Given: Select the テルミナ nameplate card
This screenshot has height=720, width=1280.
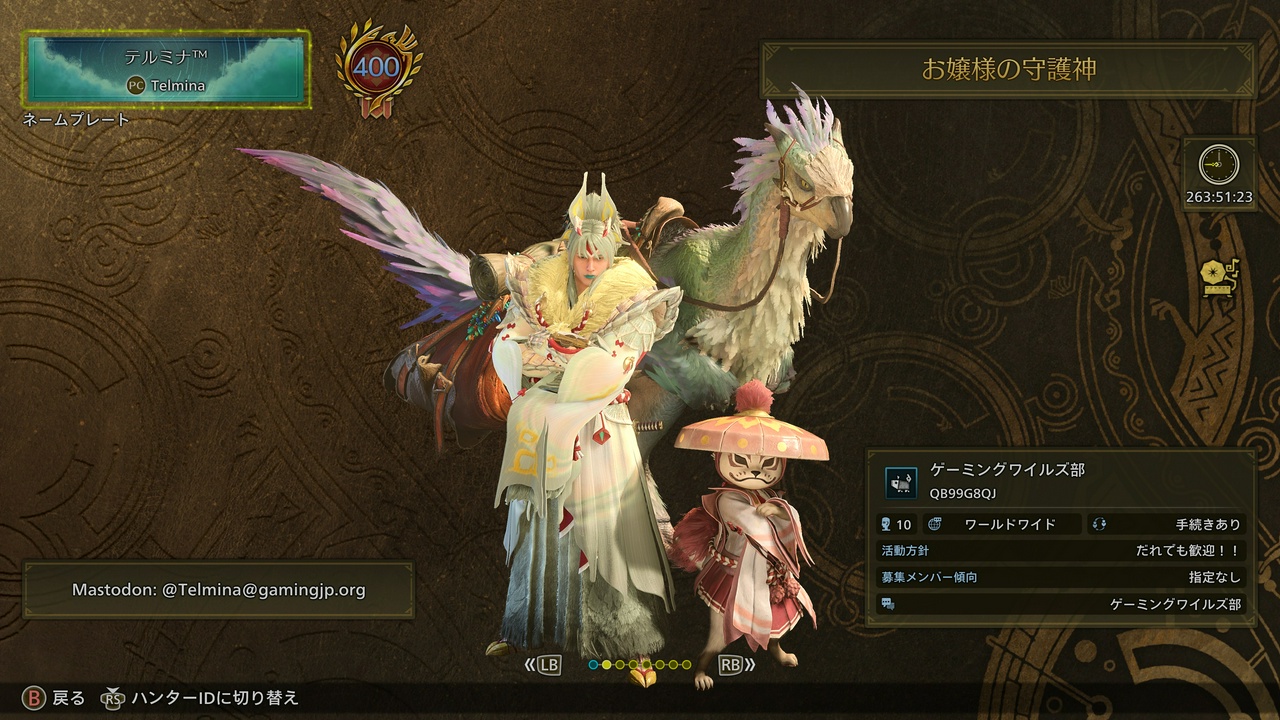Looking at the screenshot, I should click(168, 69).
